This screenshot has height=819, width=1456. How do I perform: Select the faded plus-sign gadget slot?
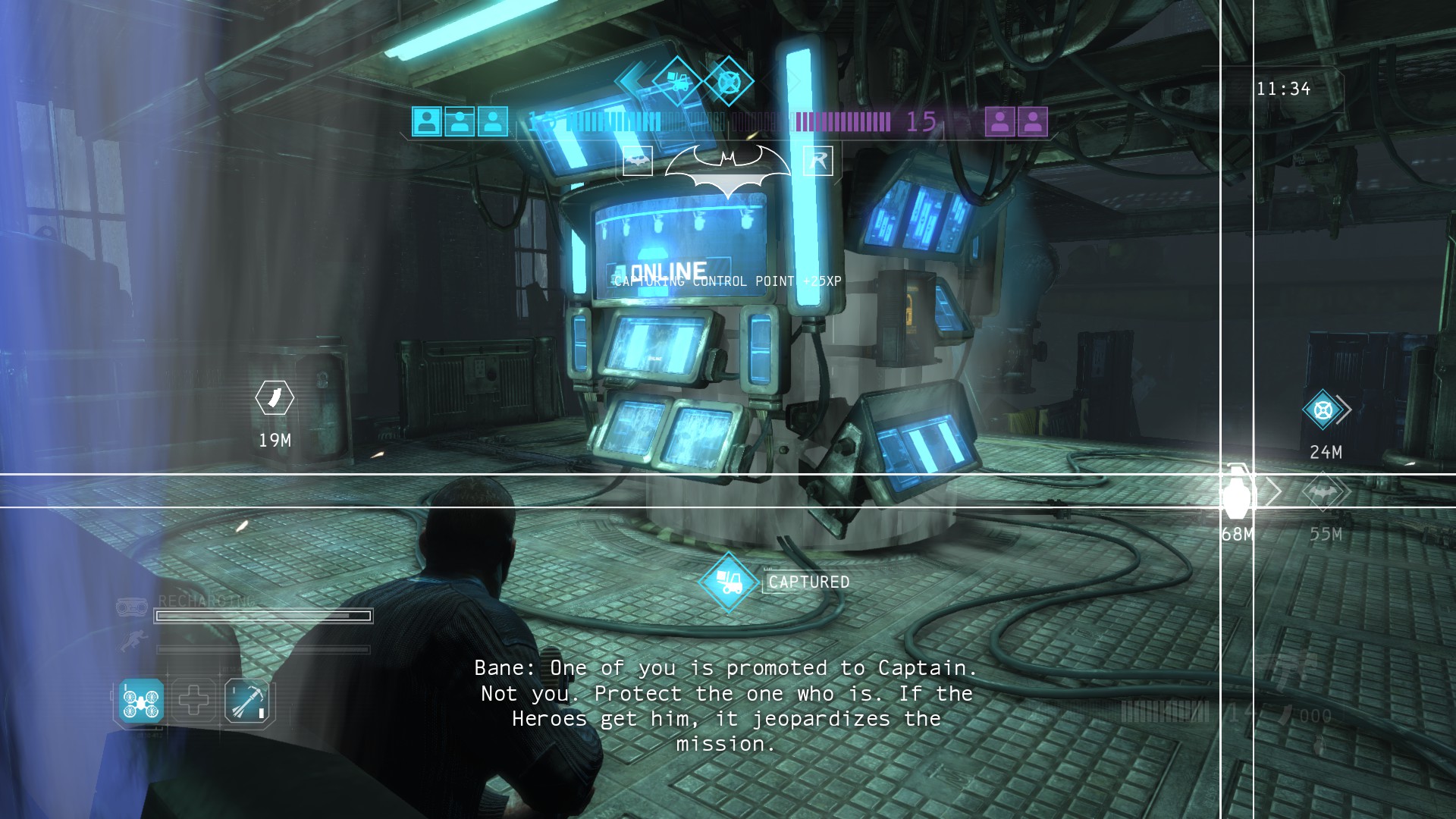(194, 700)
